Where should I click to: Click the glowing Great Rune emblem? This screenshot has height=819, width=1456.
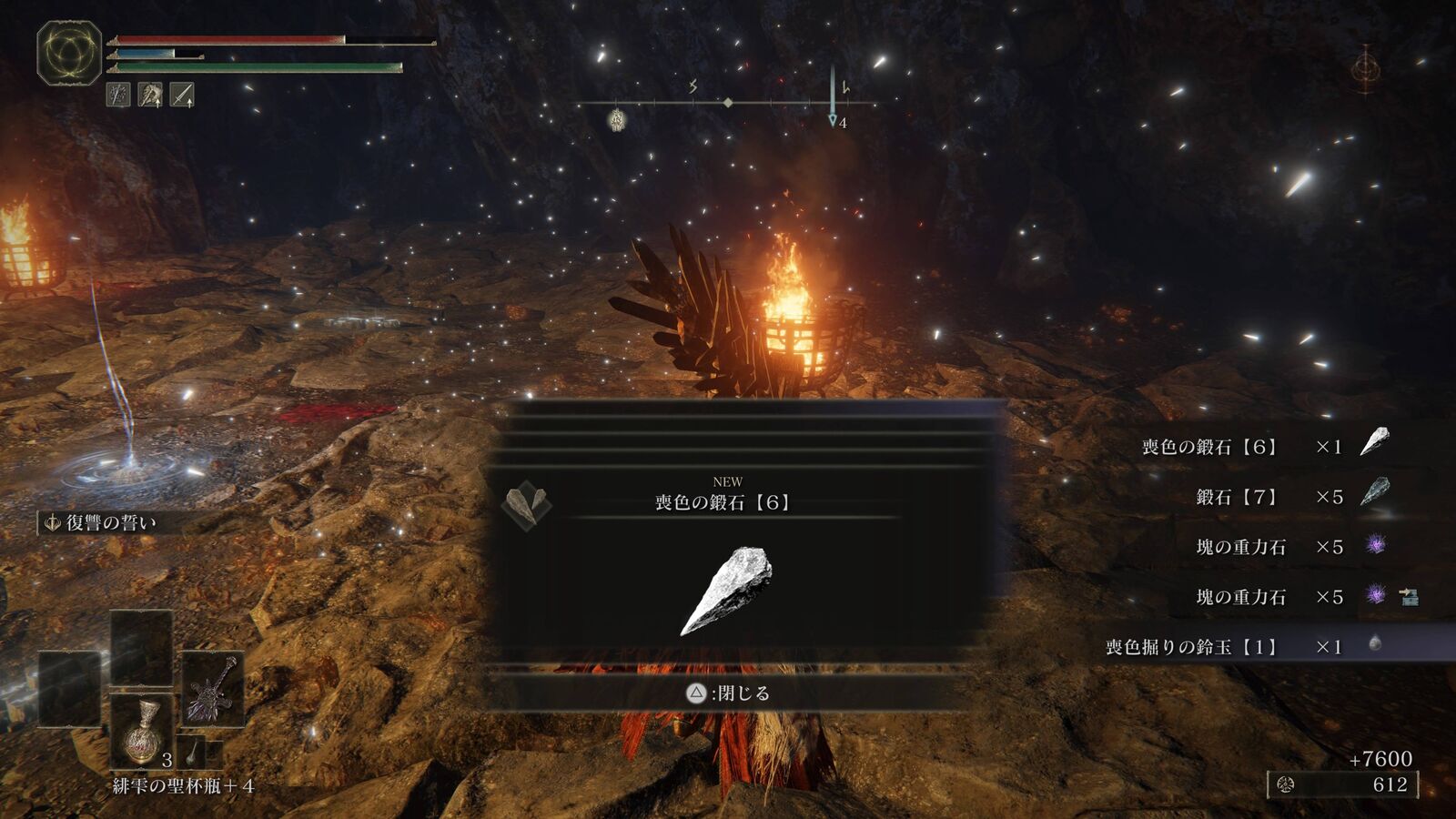69,54
